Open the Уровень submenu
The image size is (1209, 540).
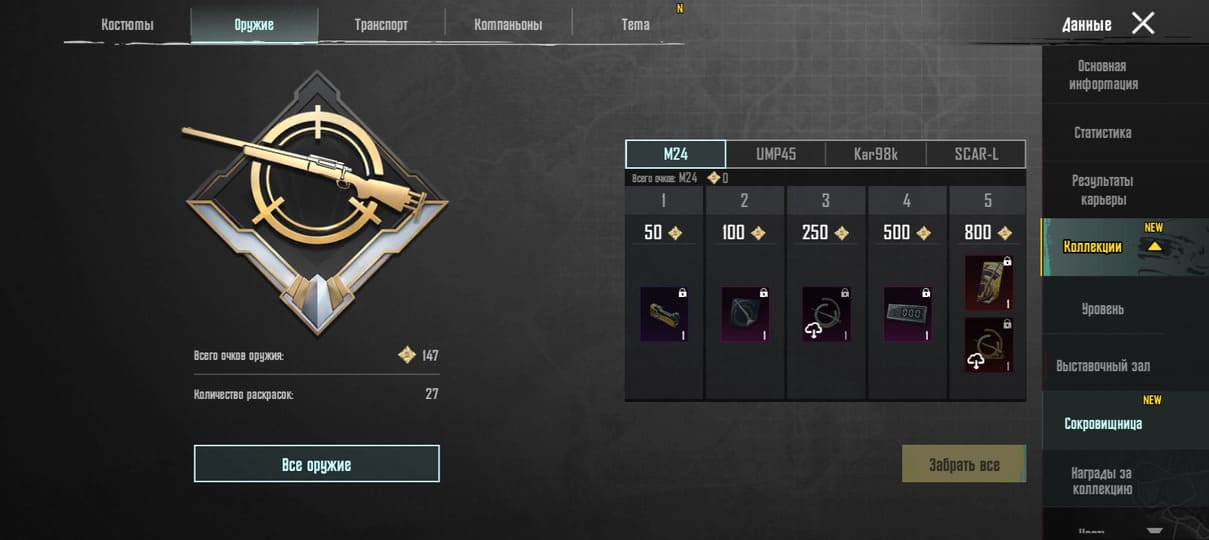[x=1103, y=309]
